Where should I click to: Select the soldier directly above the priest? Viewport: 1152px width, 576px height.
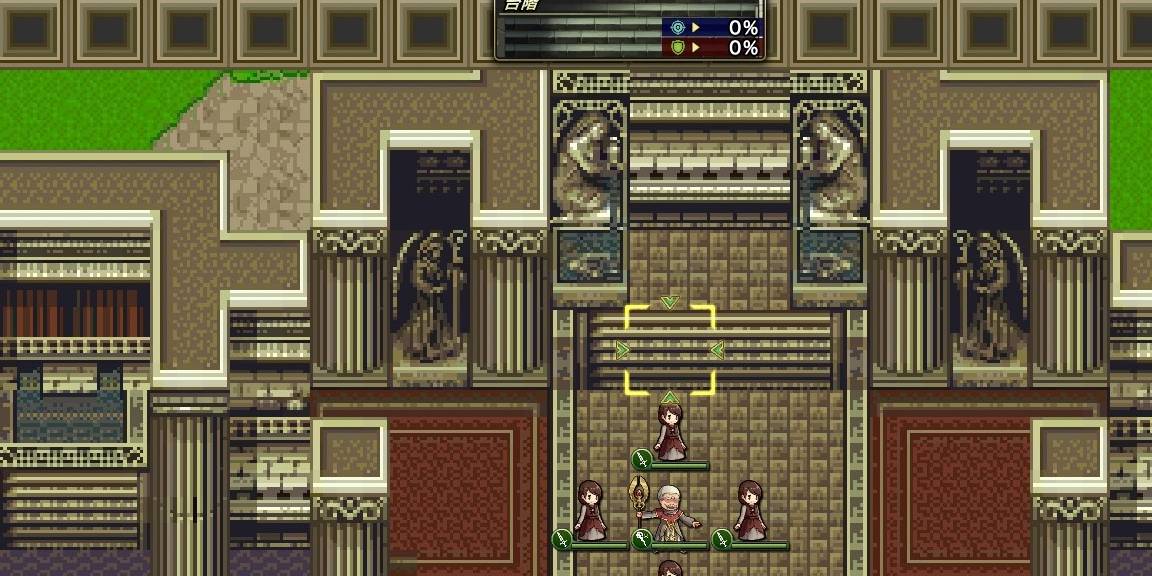pos(670,431)
